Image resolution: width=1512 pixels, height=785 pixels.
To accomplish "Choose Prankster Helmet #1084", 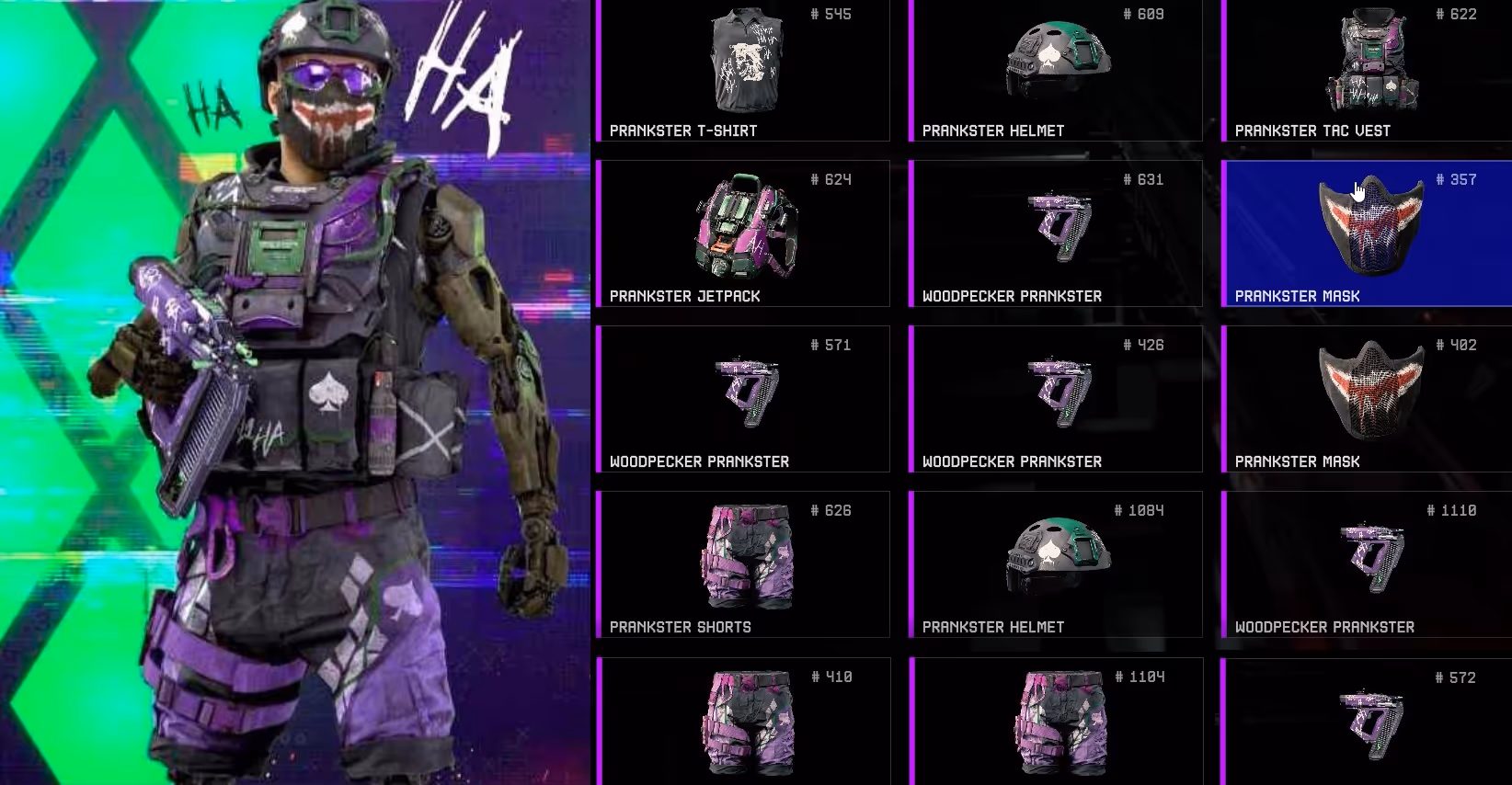I will 1056,564.
